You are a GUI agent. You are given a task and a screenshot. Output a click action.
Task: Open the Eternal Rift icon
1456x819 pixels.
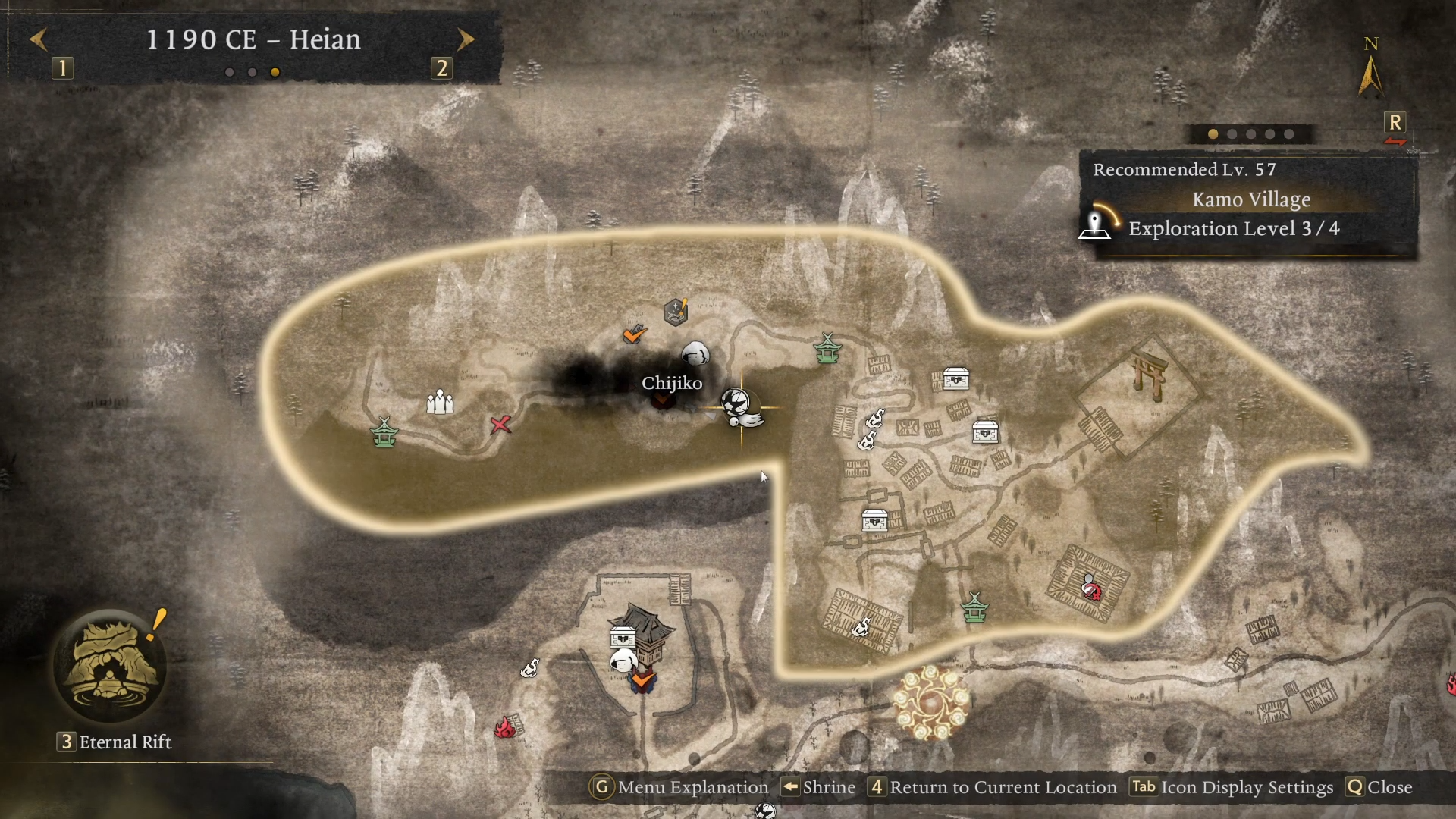click(x=111, y=667)
